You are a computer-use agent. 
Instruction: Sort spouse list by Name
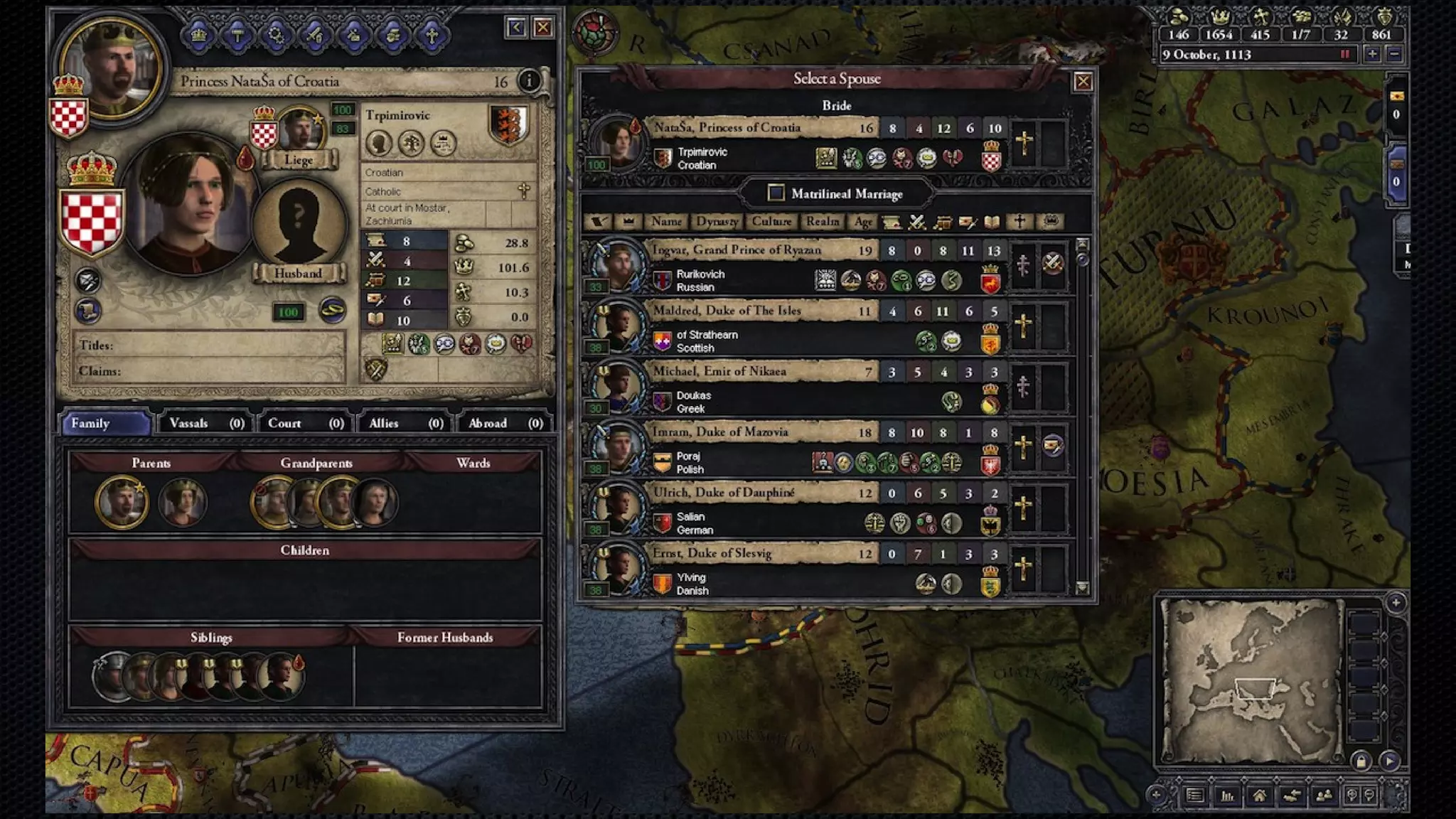pyautogui.click(x=666, y=222)
